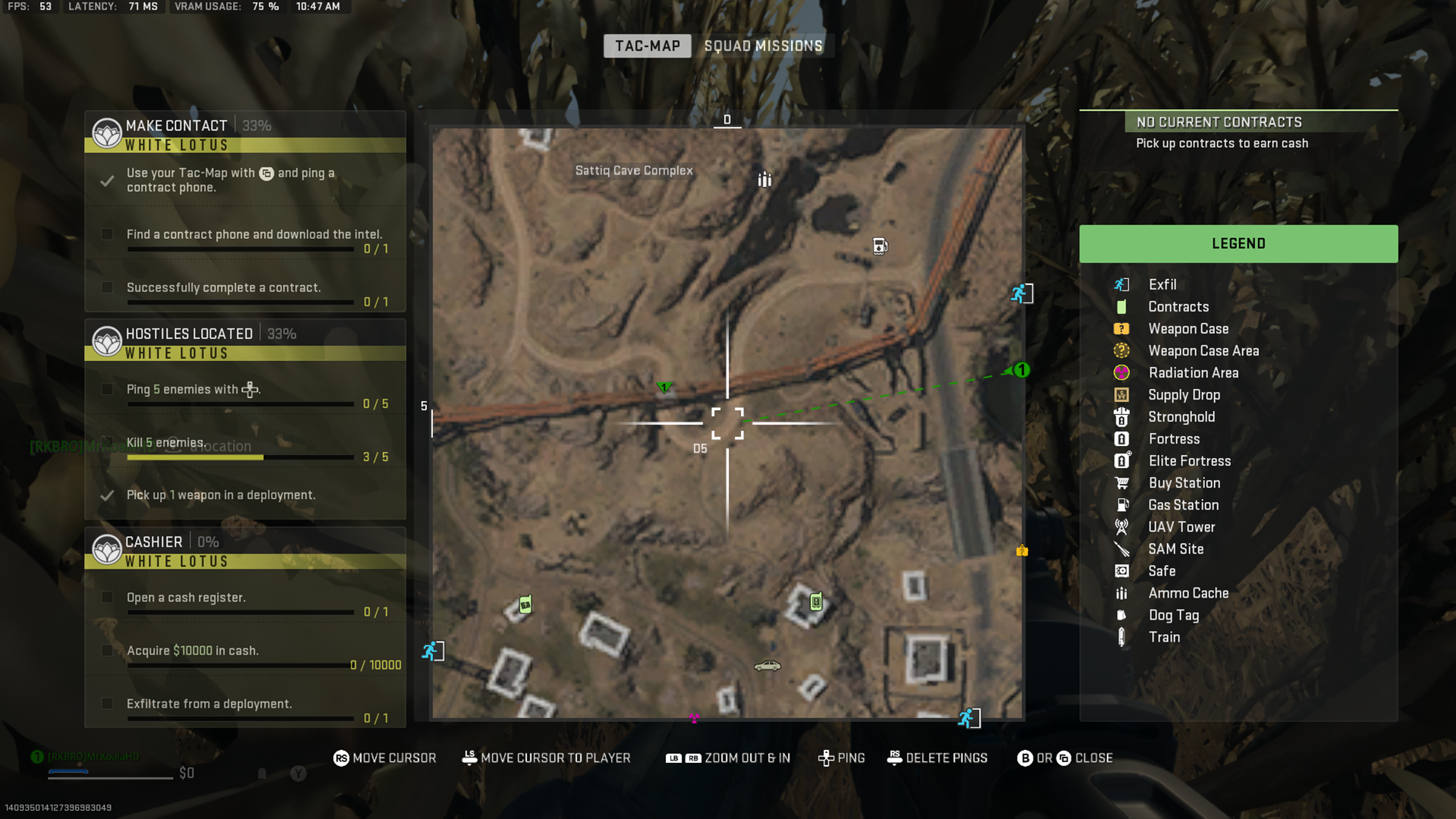The height and width of the screenshot is (819, 1456).
Task: Click the SAM Site icon in the Legend
Action: [x=1122, y=548]
